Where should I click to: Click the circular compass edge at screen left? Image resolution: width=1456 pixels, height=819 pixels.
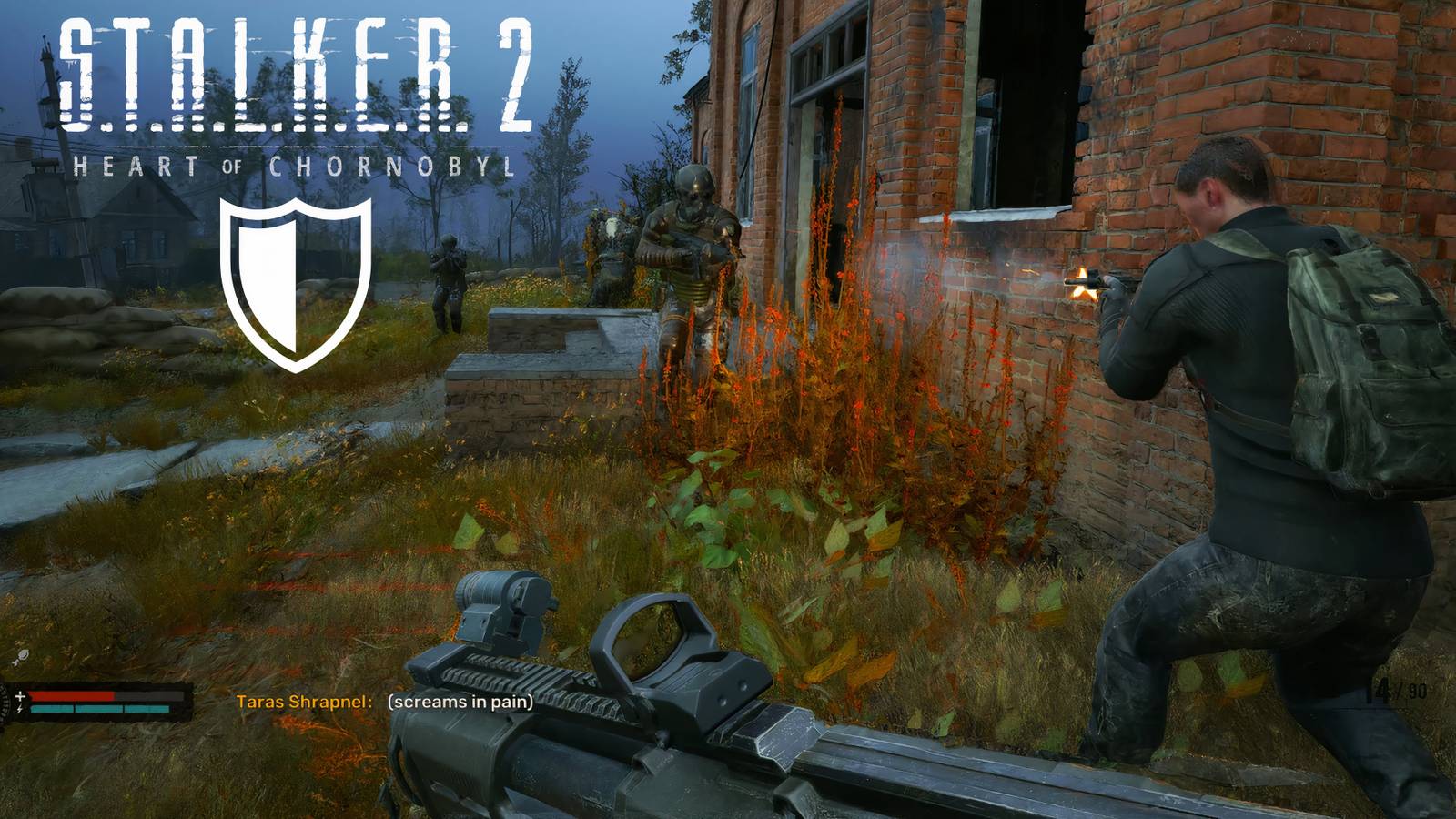(4, 703)
